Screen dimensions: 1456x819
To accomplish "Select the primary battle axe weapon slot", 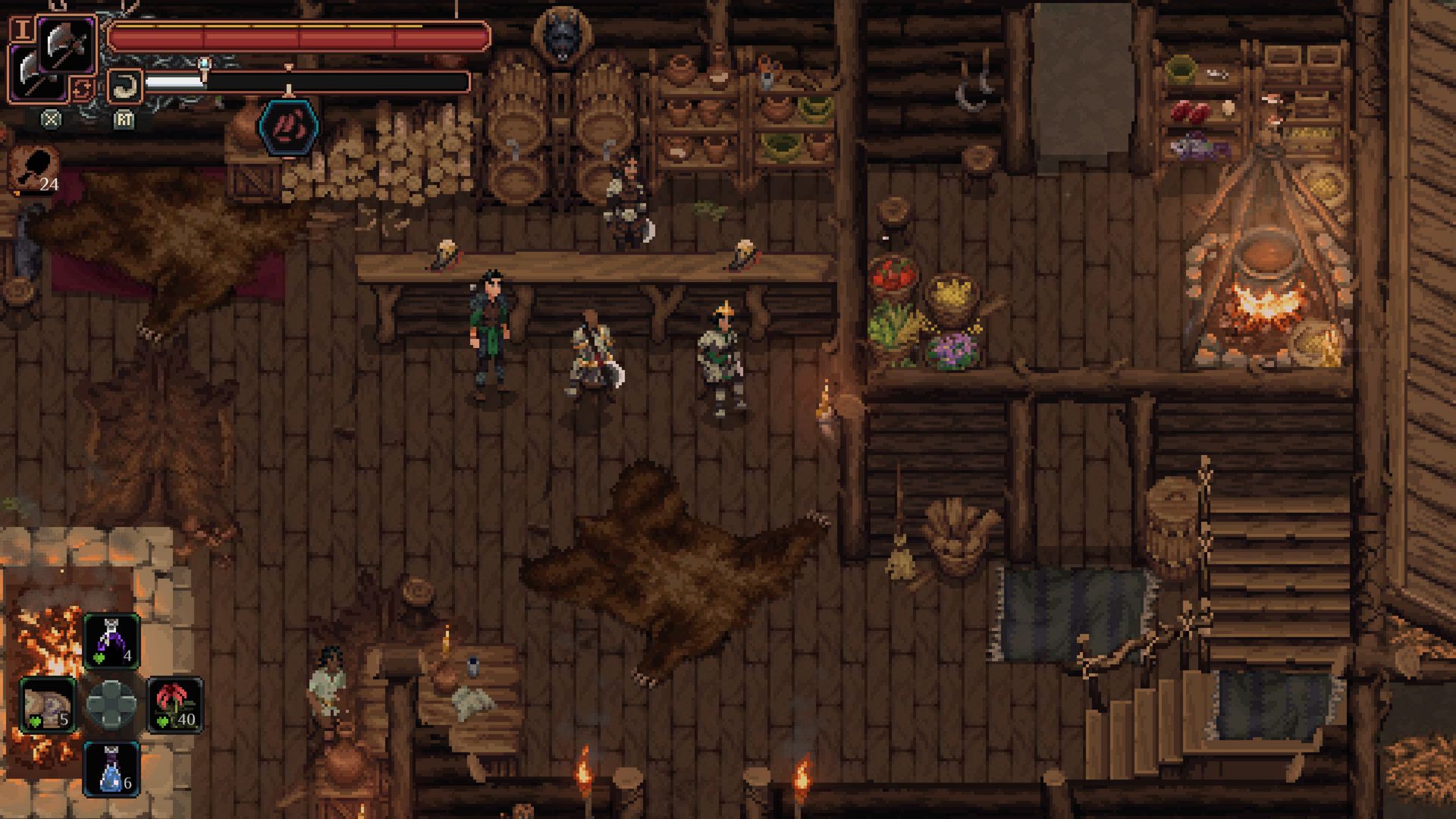I will coord(67,44).
